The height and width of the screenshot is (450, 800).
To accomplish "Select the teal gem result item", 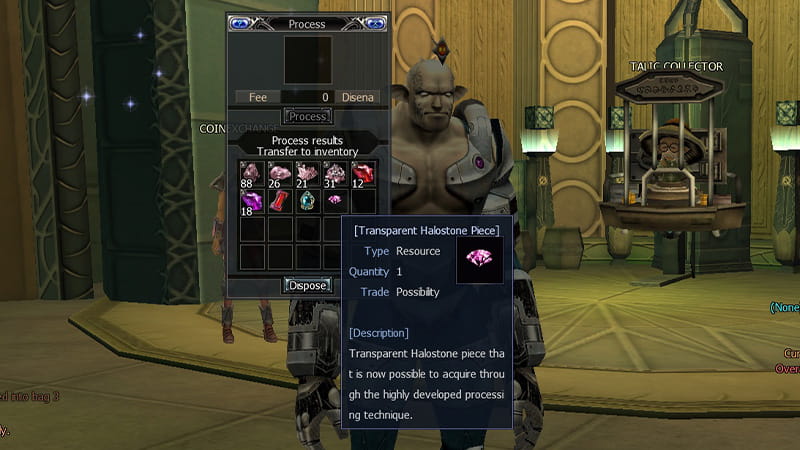I will click(306, 201).
